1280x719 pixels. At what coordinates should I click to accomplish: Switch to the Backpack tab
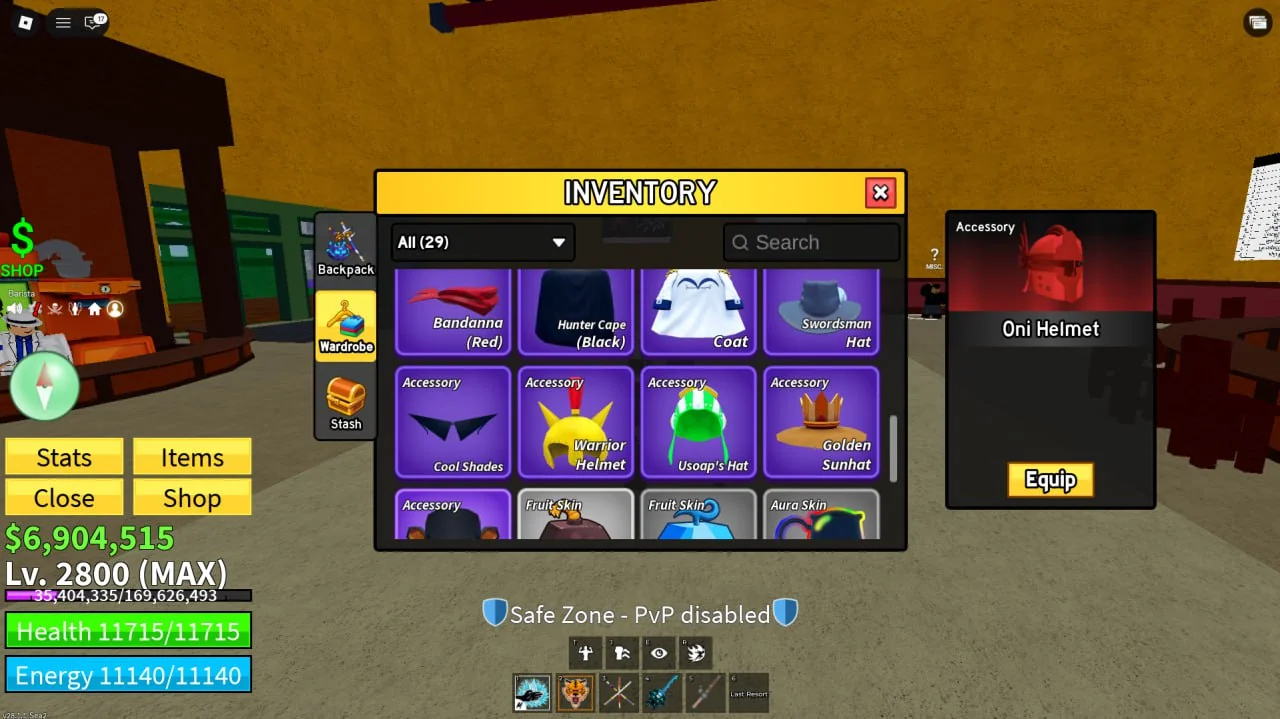coord(346,248)
